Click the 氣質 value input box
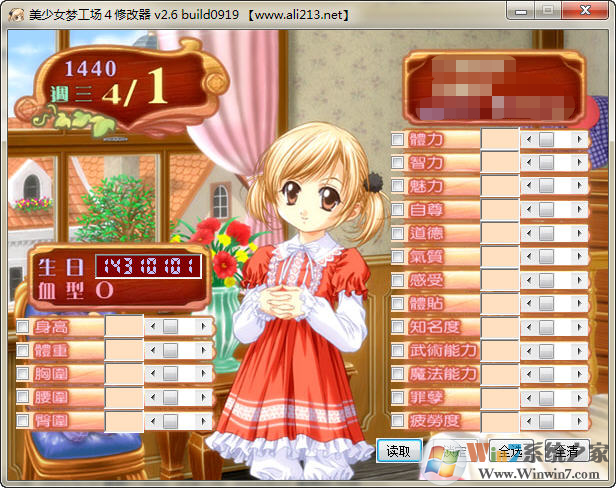 tap(500, 257)
